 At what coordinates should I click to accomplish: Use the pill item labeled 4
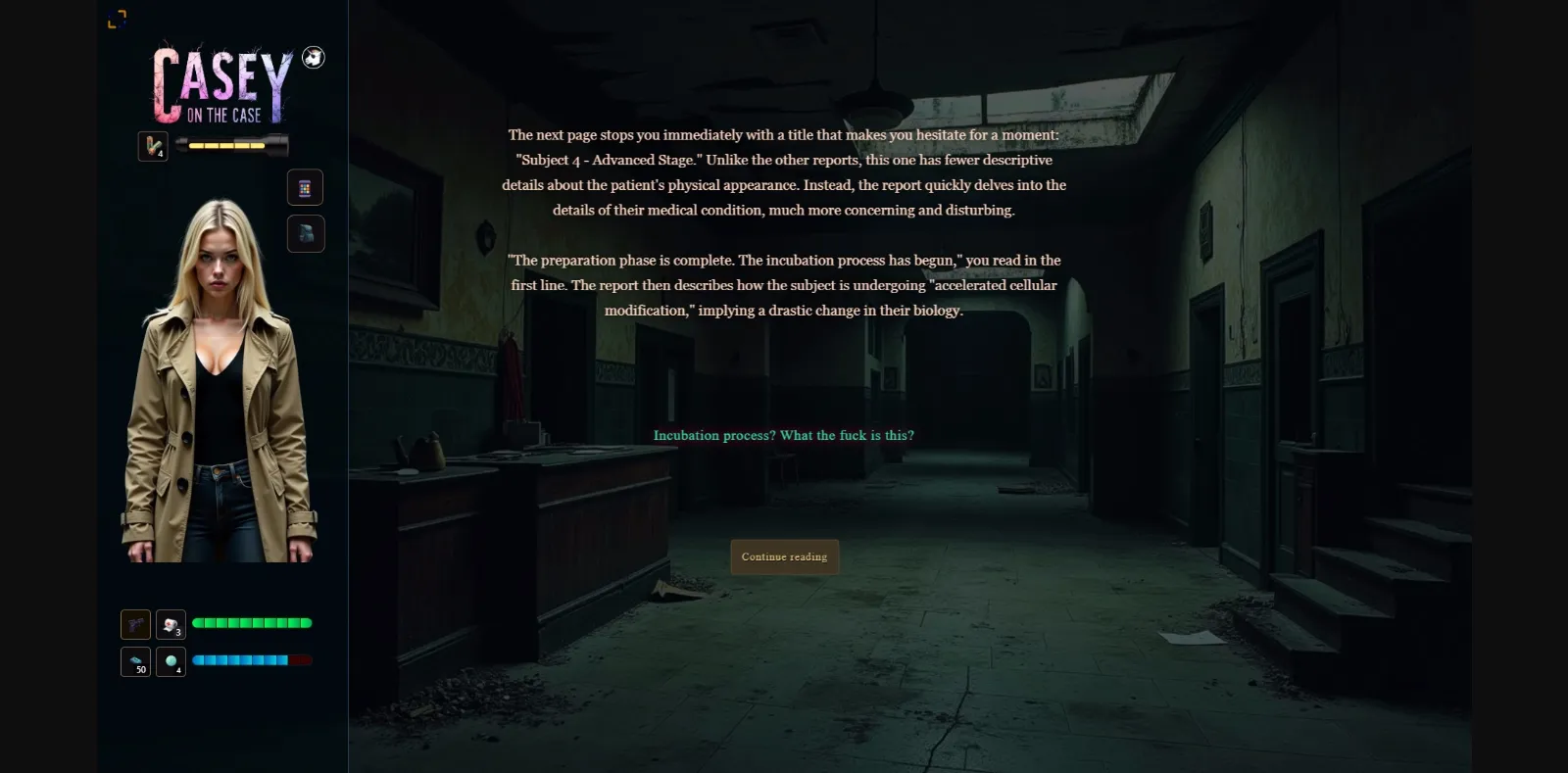pyautogui.click(x=171, y=659)
